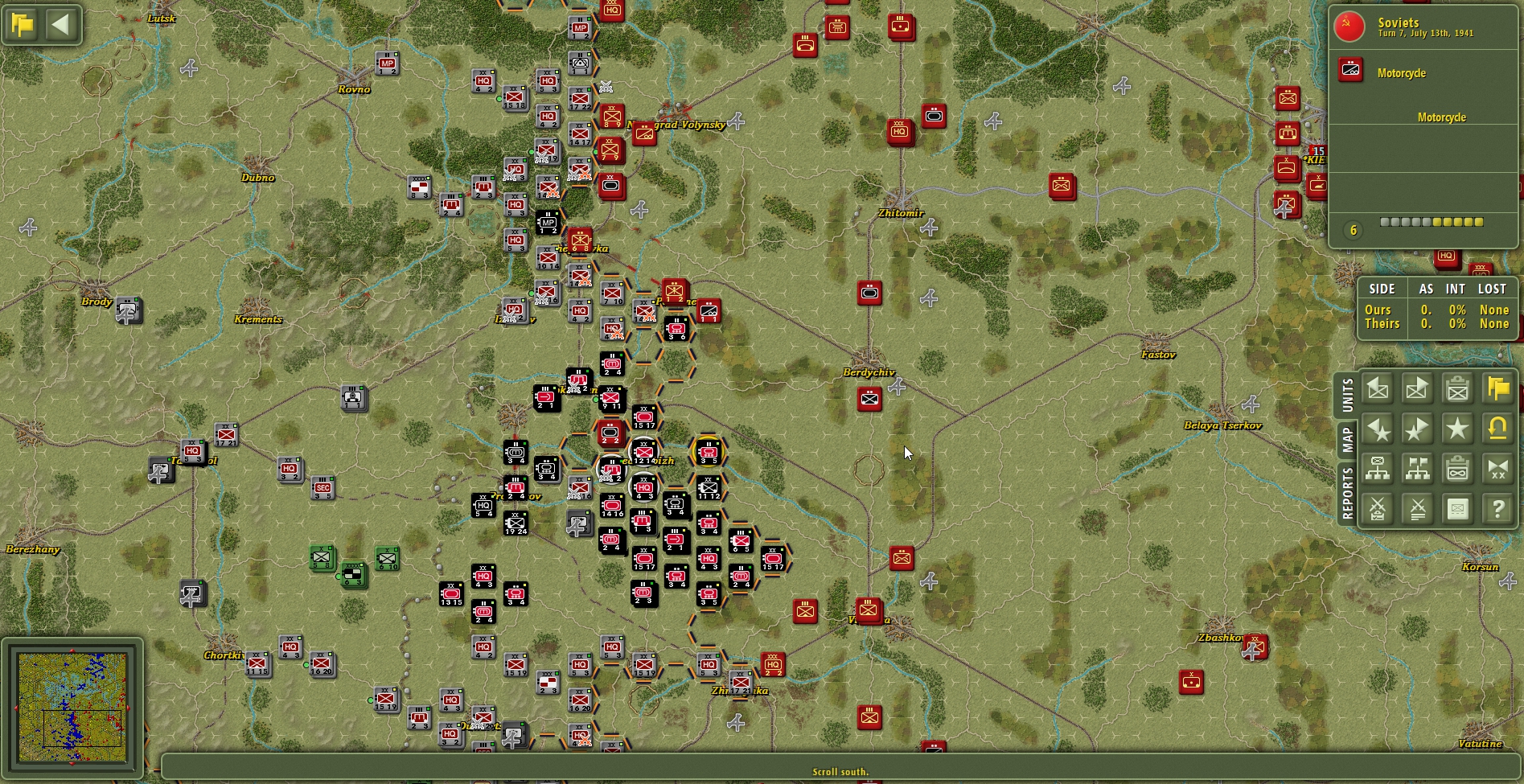
Task: Click the previous formation star icon
Action: click(x=1377, y=429)
